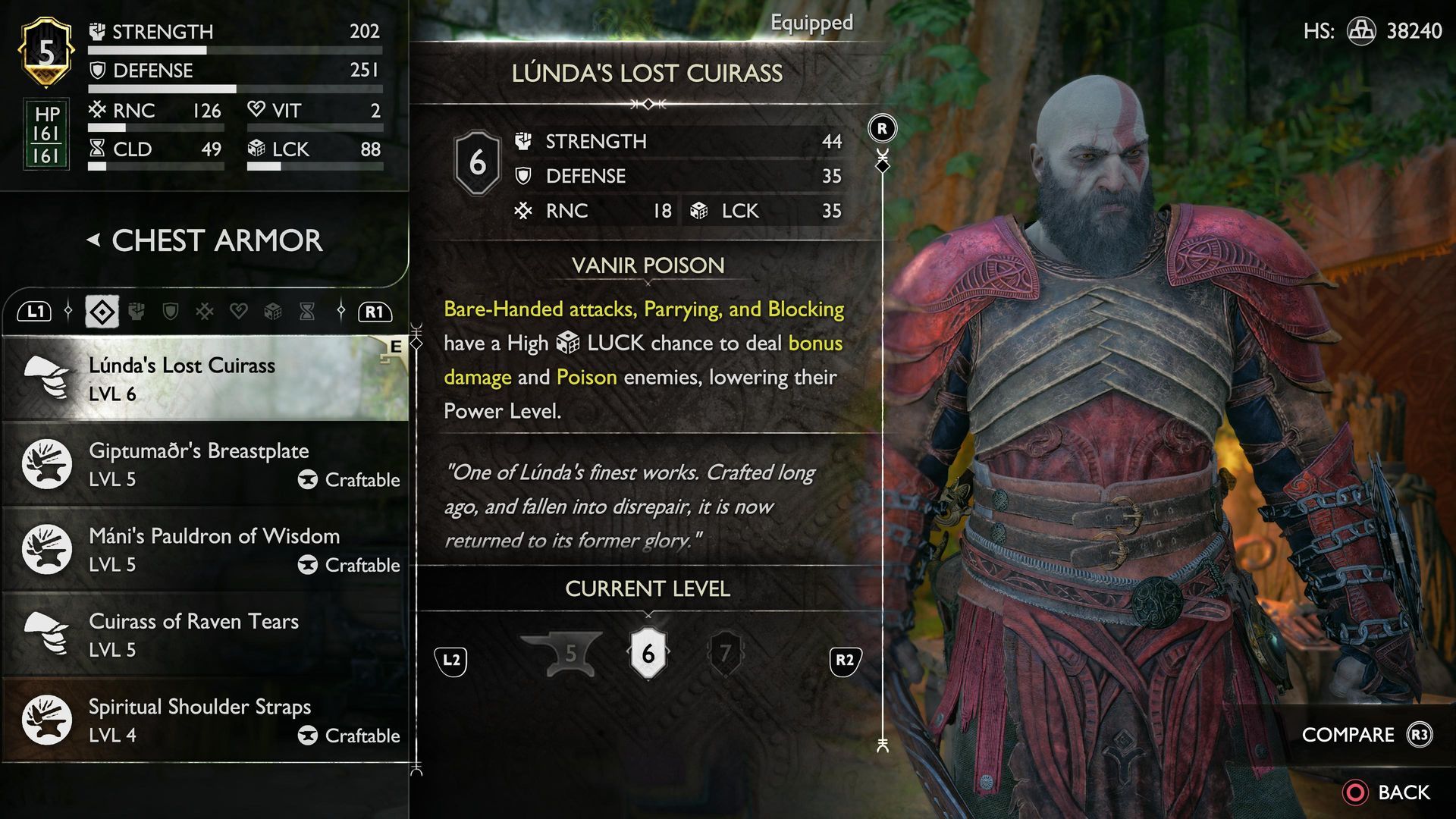Select the Defense shield sort icon
The height and width of the screenshot is (819, 1456).
(171, 312)
